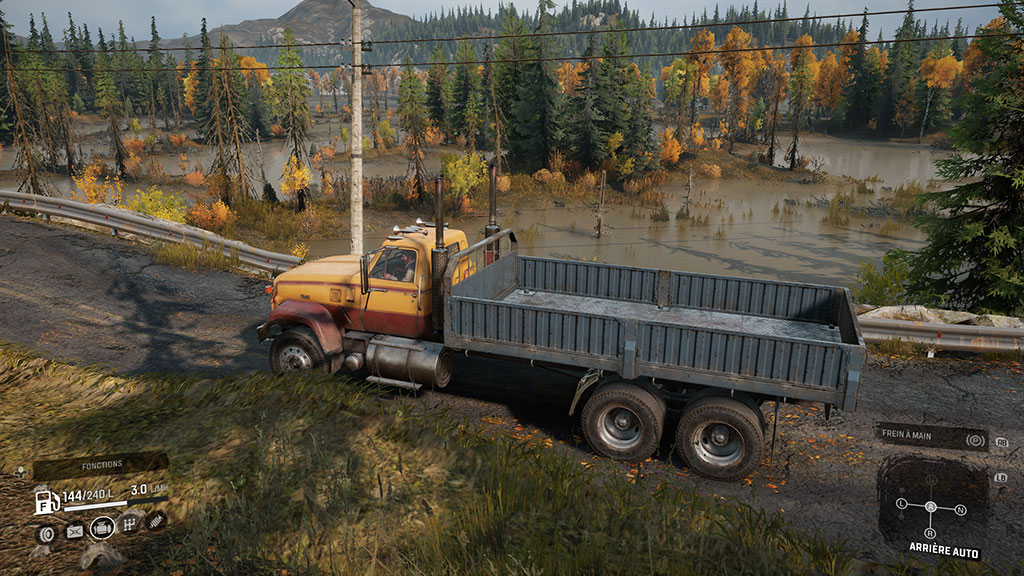Open the Fonctions panel
Screen dimensions: 1024x576
click(100, 465)
